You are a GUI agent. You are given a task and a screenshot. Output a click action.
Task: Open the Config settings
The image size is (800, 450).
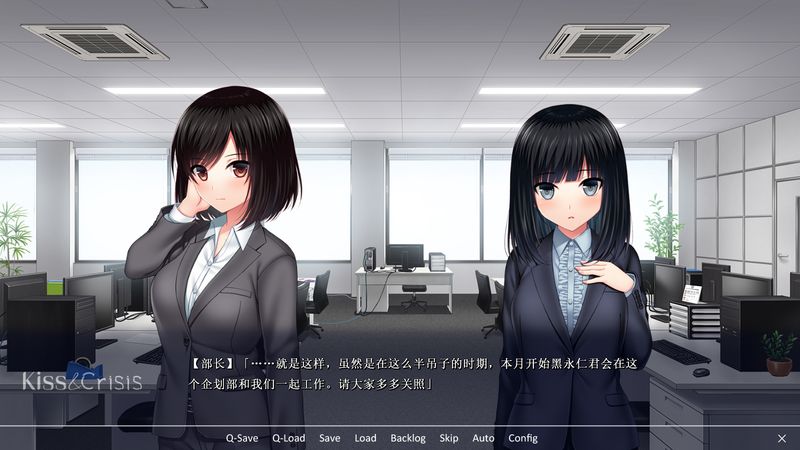[523, 438]
